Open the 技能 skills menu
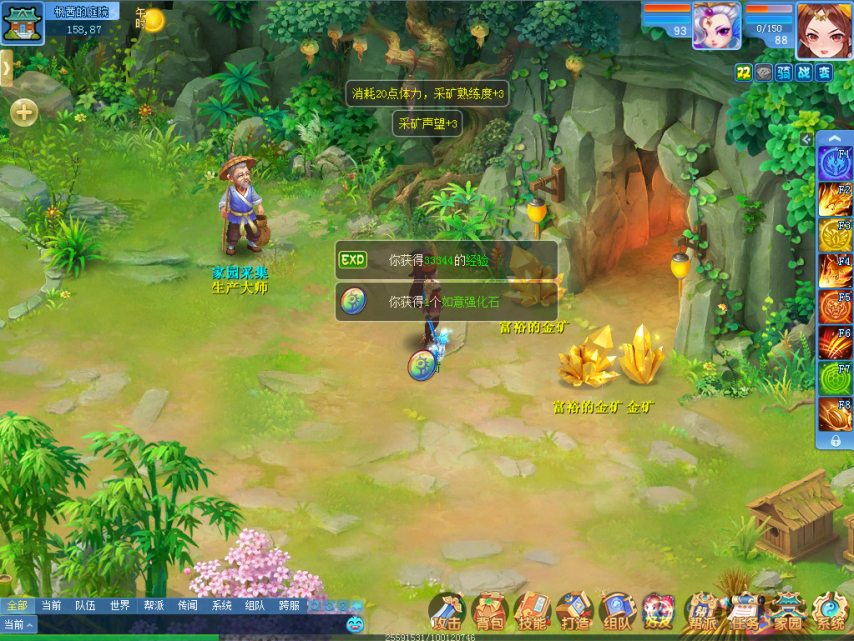Viewport: 854px width, 641px height. coord(532,611)
